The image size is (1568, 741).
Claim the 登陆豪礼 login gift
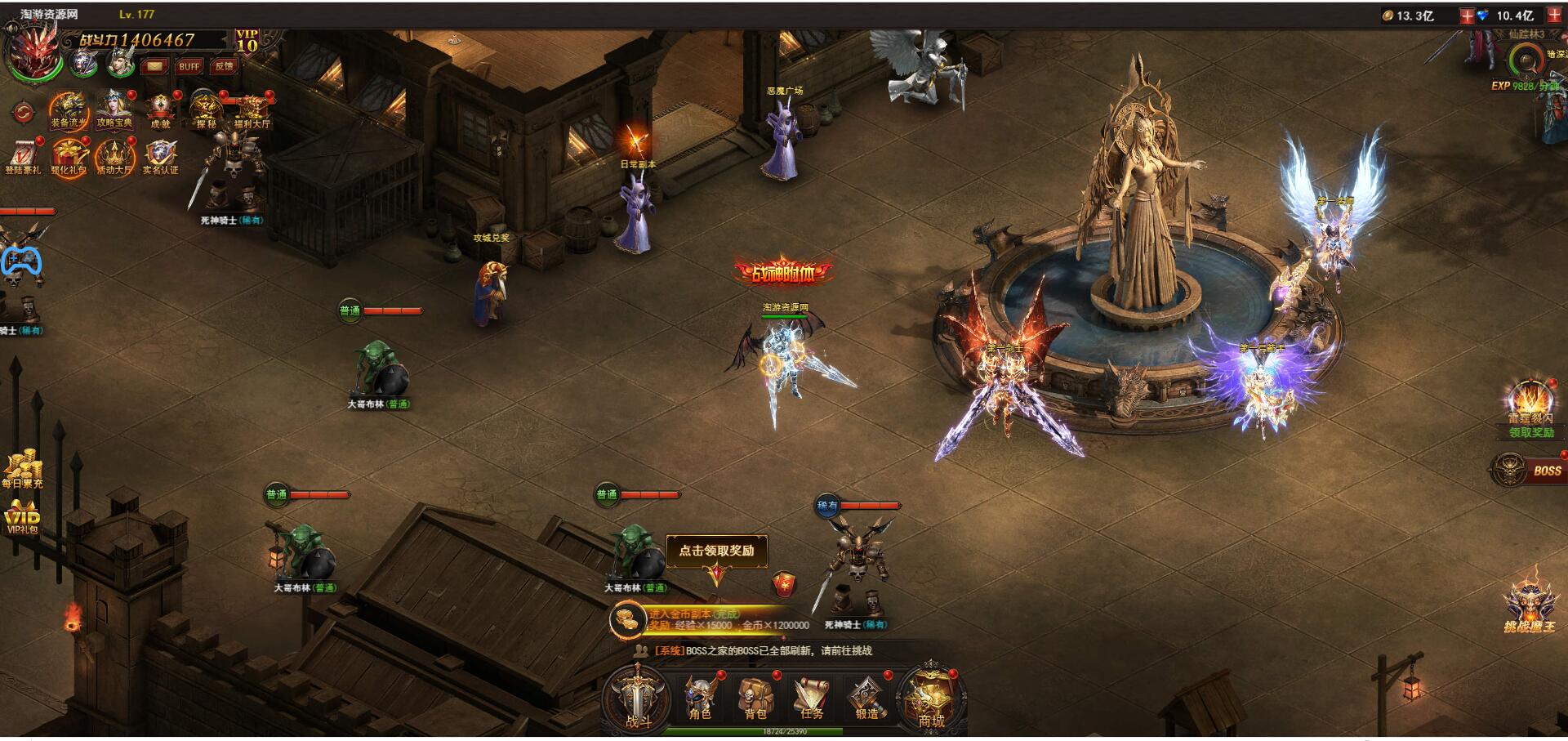tap(22, 157)
